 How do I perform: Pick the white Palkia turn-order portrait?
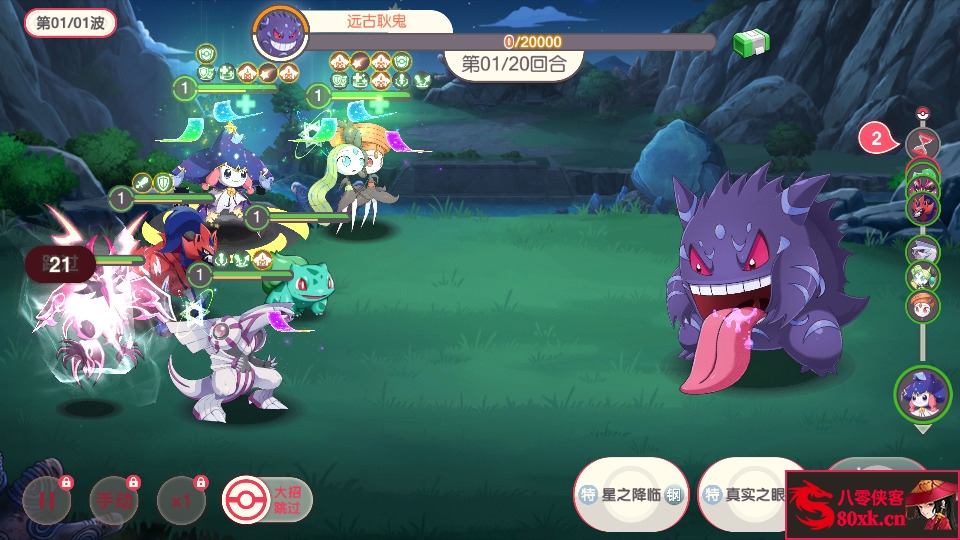[x=922, y=250]
